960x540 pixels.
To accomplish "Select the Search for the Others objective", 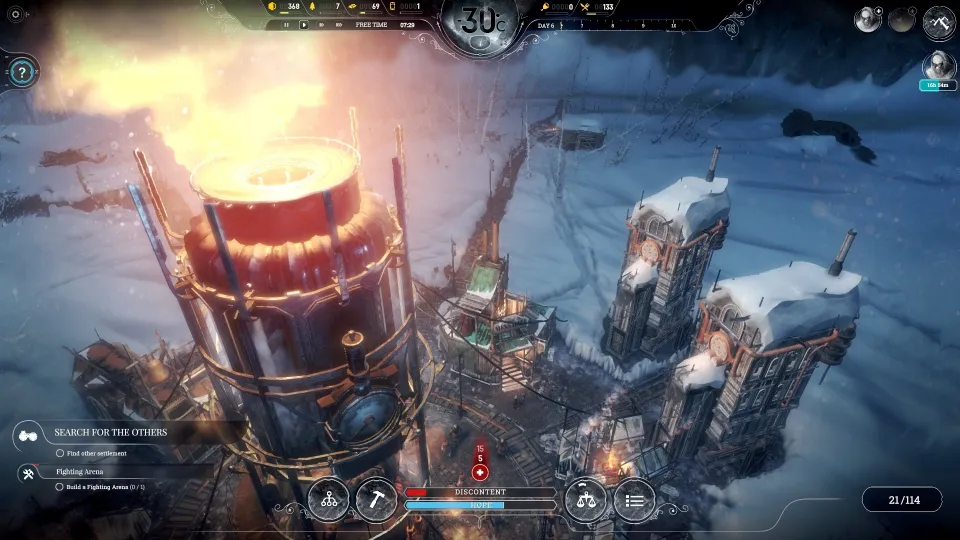I will tap(110, 433).
